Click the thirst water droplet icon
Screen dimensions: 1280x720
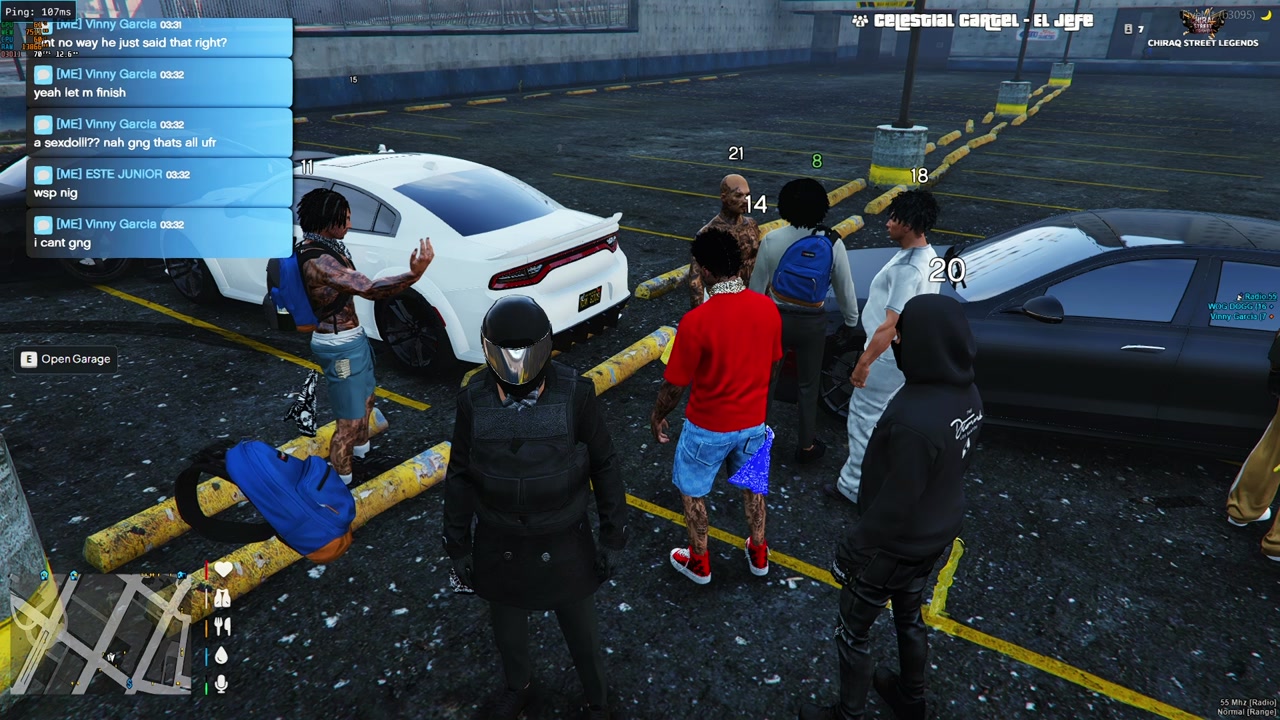coord(222,655)
